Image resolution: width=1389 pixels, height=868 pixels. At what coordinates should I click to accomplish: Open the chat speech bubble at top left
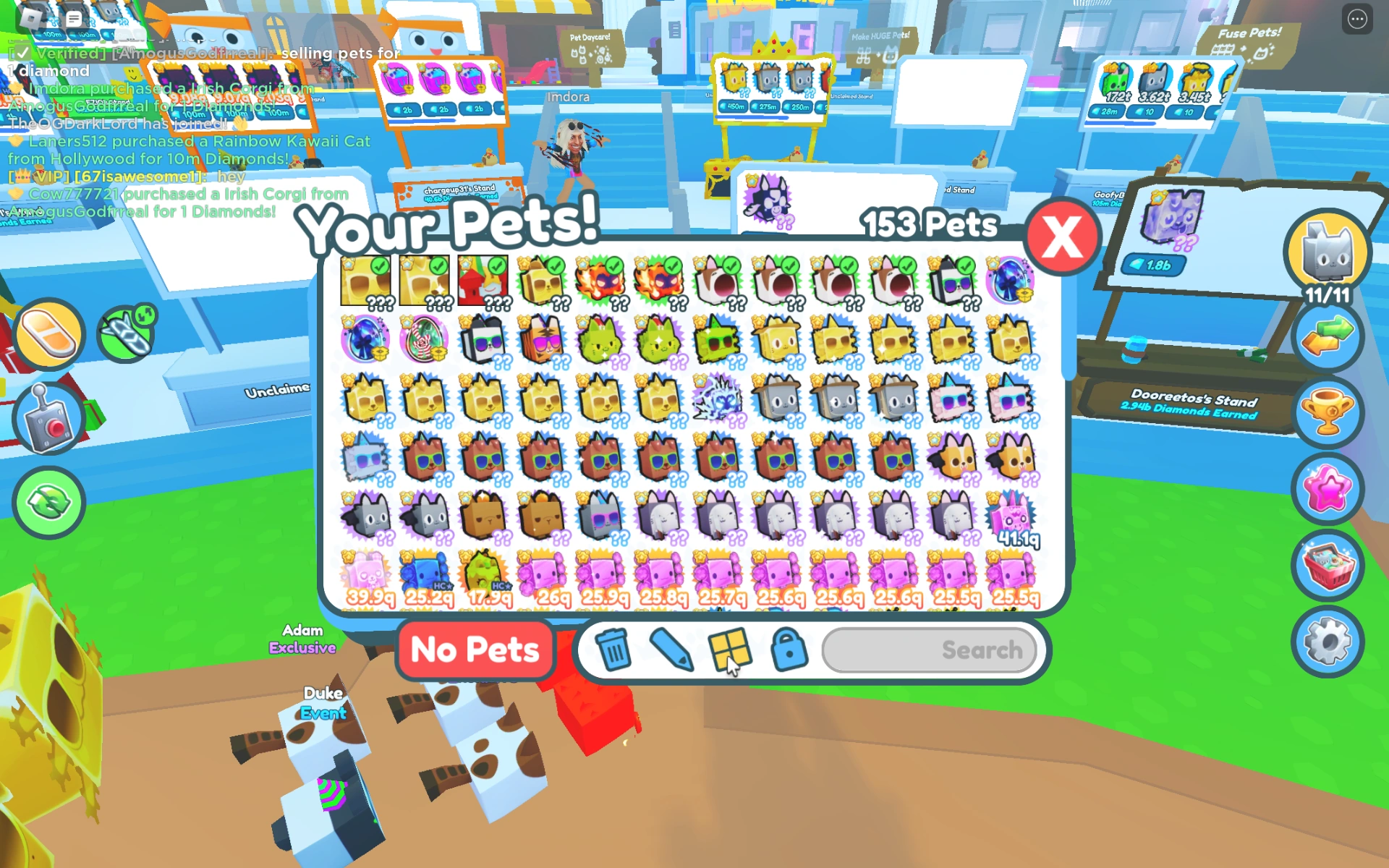tap(72, 19)
